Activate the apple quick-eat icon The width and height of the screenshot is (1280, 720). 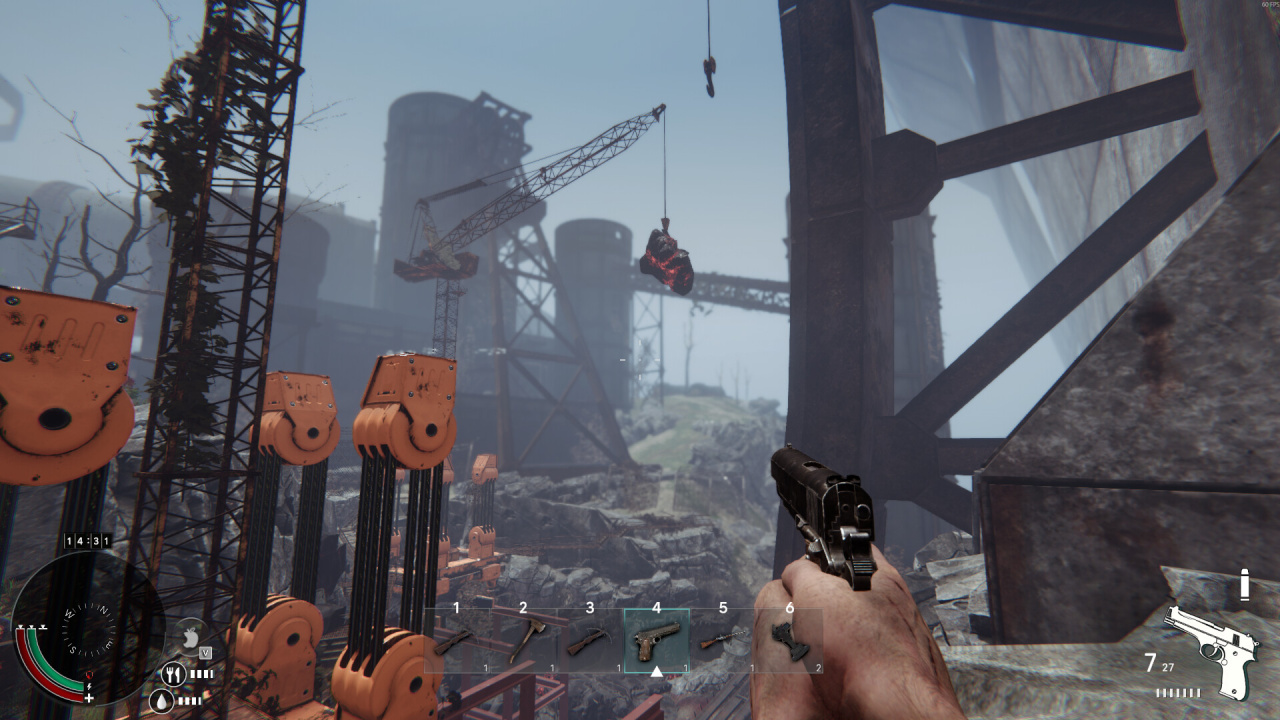[191, 635]
